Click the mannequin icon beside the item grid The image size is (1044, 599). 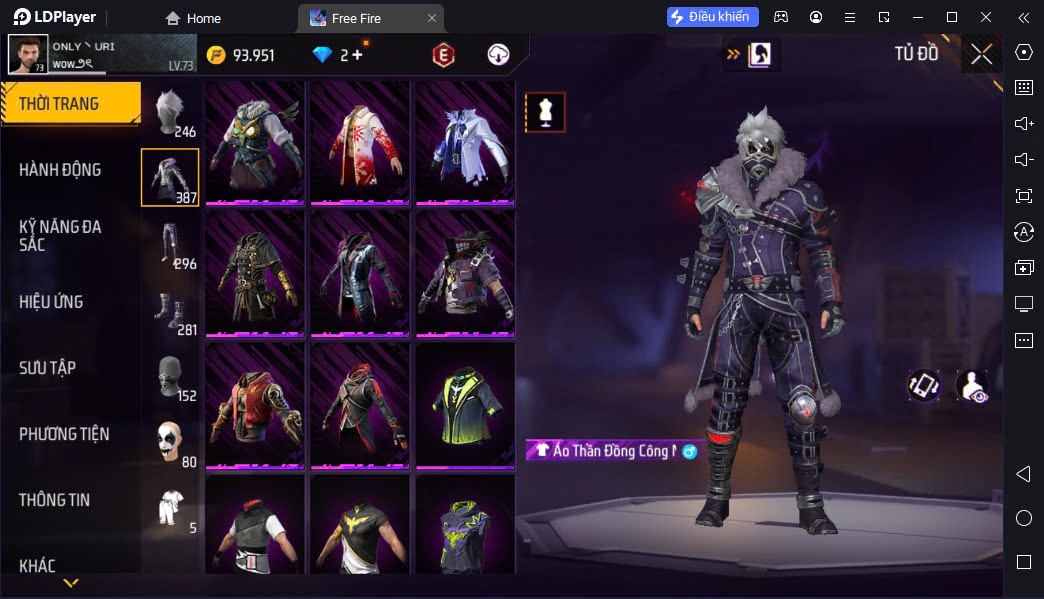coord(545,113)
